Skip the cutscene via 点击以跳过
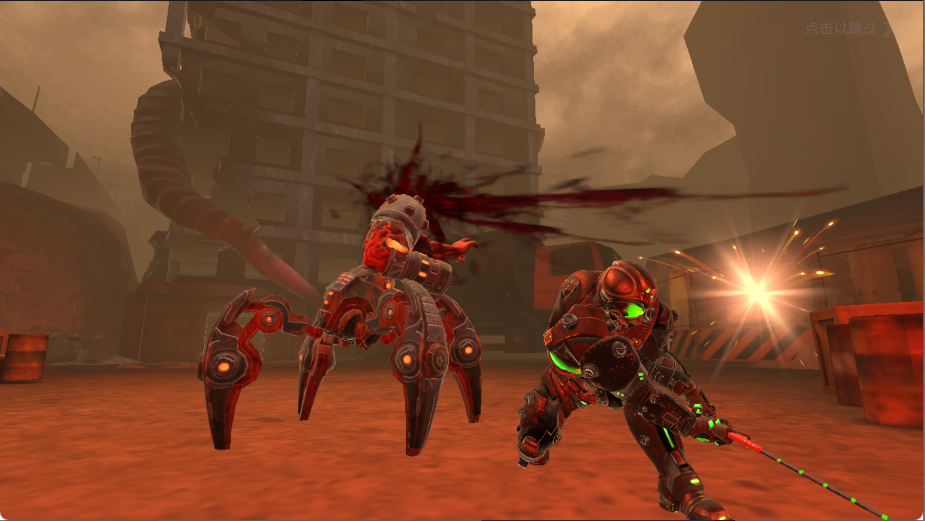925x521 pixels. click(847, 28)
